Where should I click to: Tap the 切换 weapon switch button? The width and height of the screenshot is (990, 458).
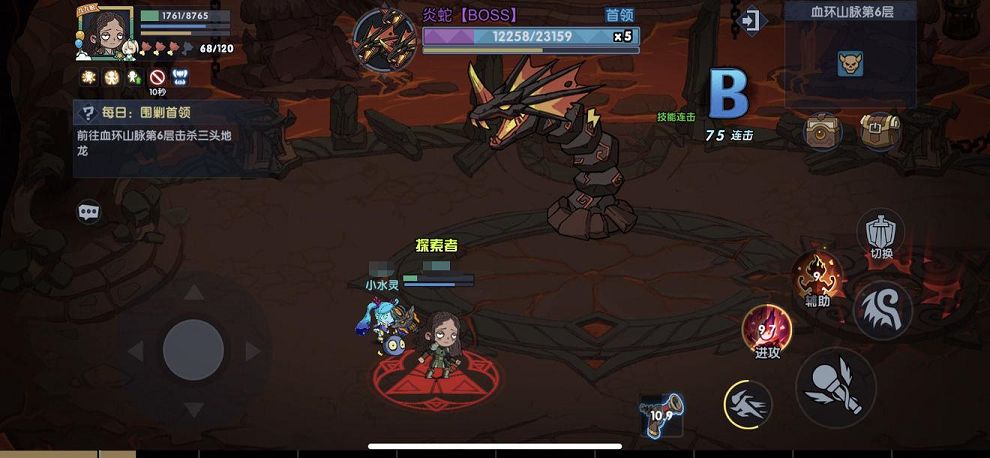(880, 234)
